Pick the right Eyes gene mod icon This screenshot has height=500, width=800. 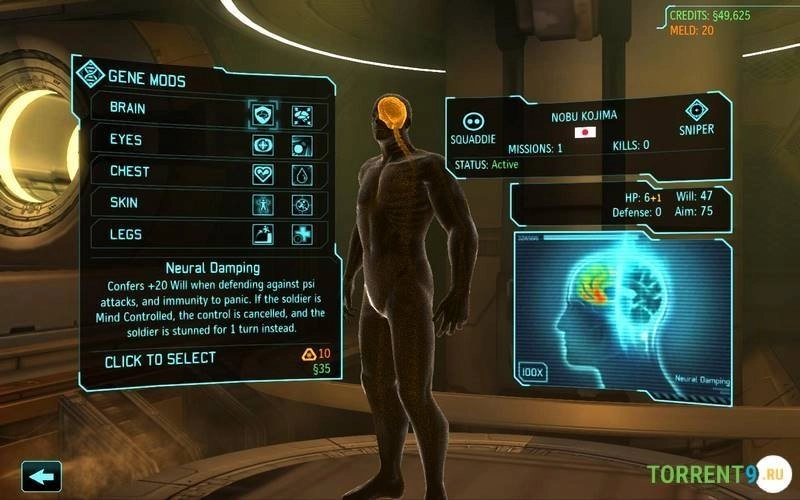302,145
